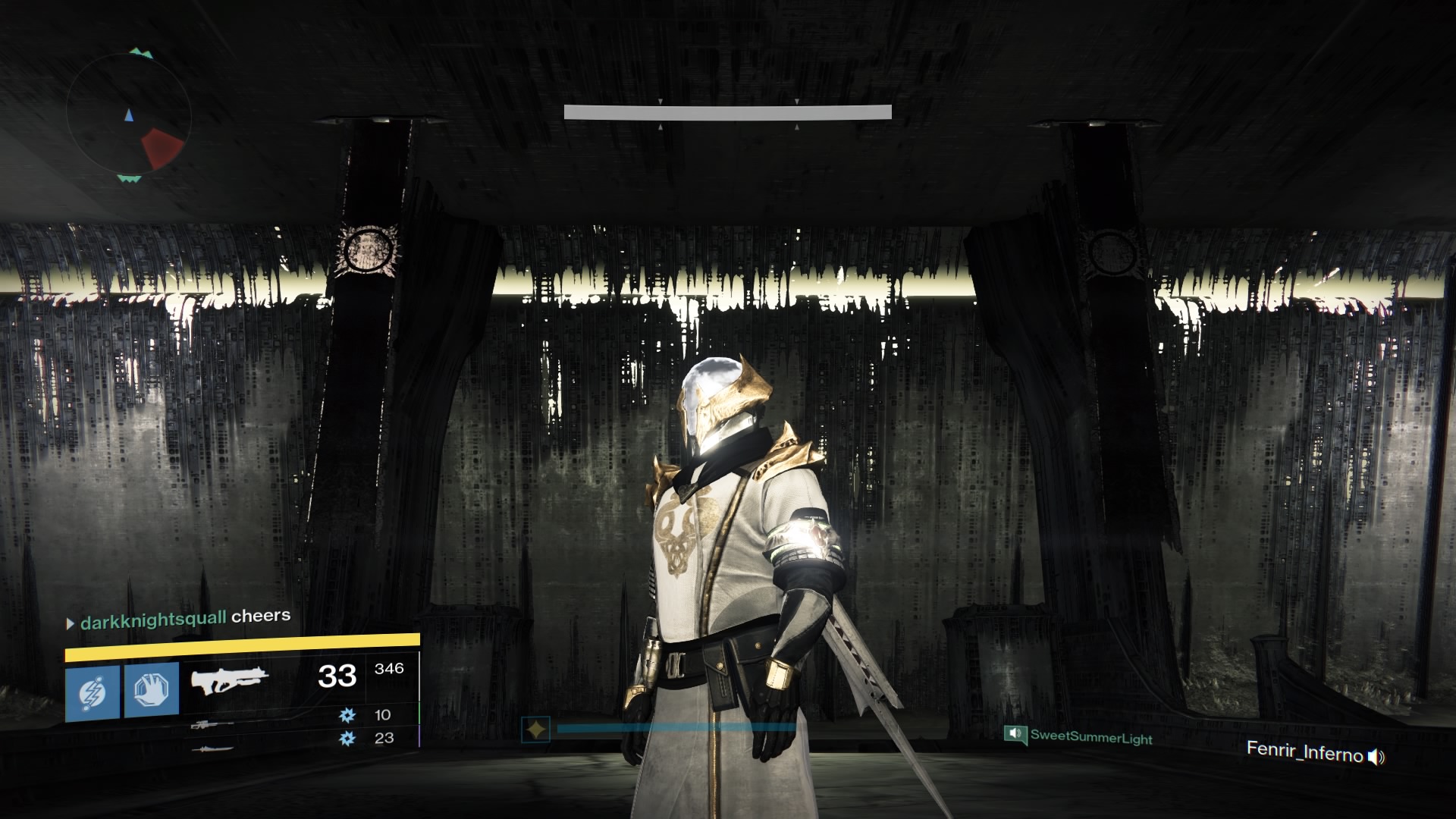Select the lightning grenade ability icon
Viewport: 1456px width, 819px height.
coord(93,692)
